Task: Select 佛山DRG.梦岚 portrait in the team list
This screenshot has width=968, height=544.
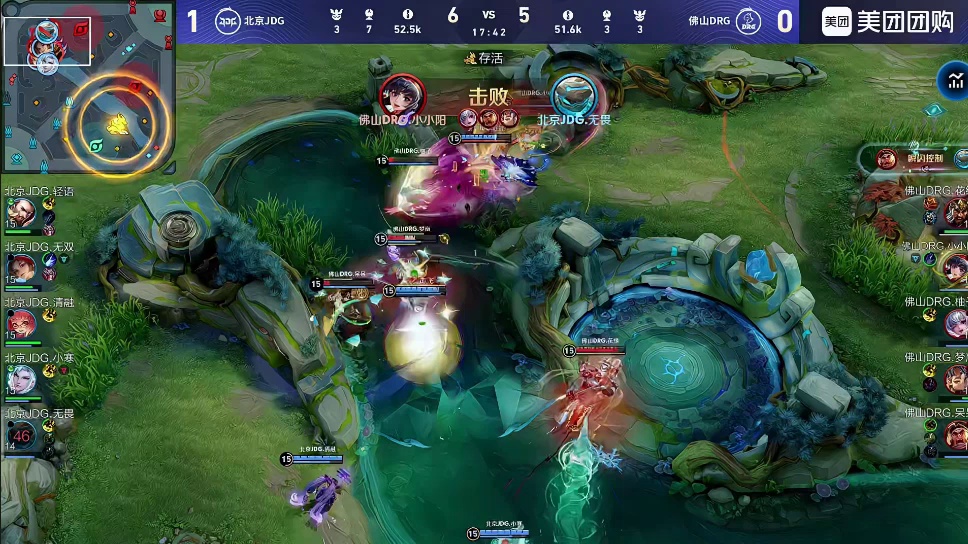Action: pos(953,379)
